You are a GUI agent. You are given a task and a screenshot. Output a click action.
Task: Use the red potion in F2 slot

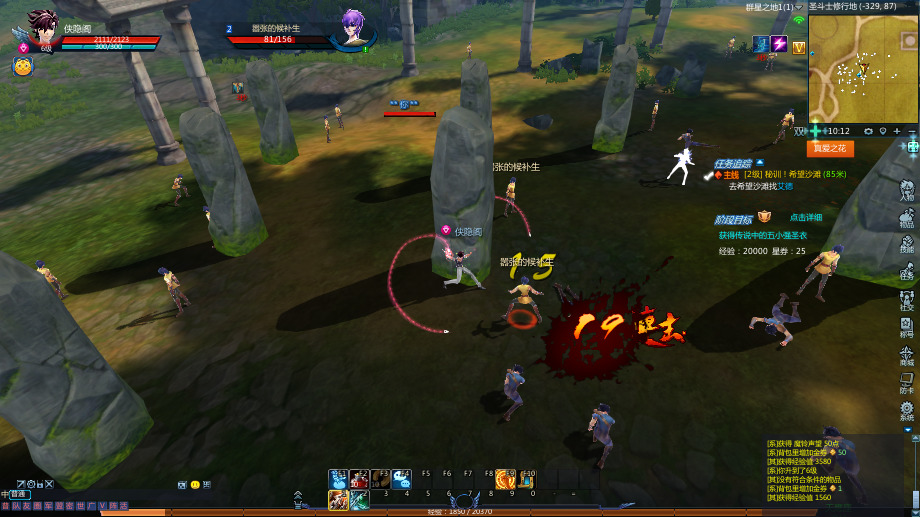click(359, 479)
